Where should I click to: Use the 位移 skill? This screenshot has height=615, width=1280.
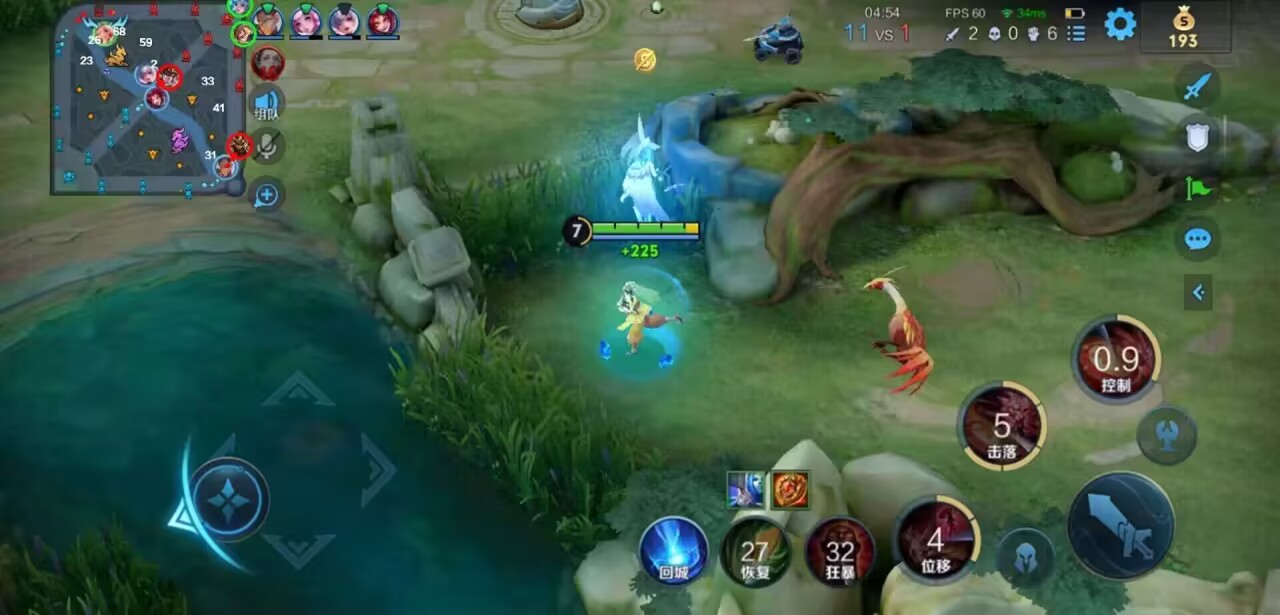(936, 541)
